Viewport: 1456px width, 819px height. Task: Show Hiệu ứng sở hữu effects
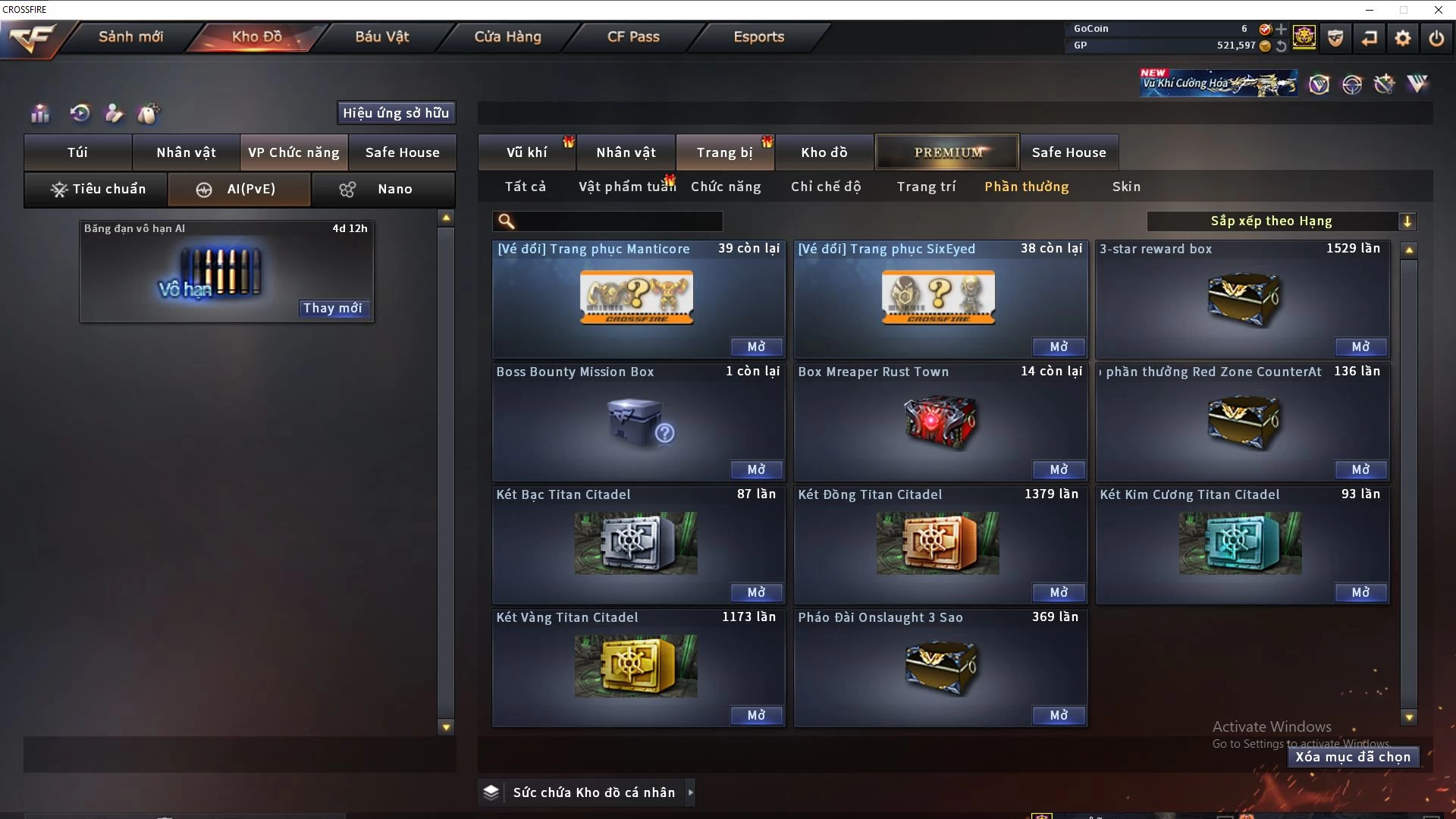[396, 113]
